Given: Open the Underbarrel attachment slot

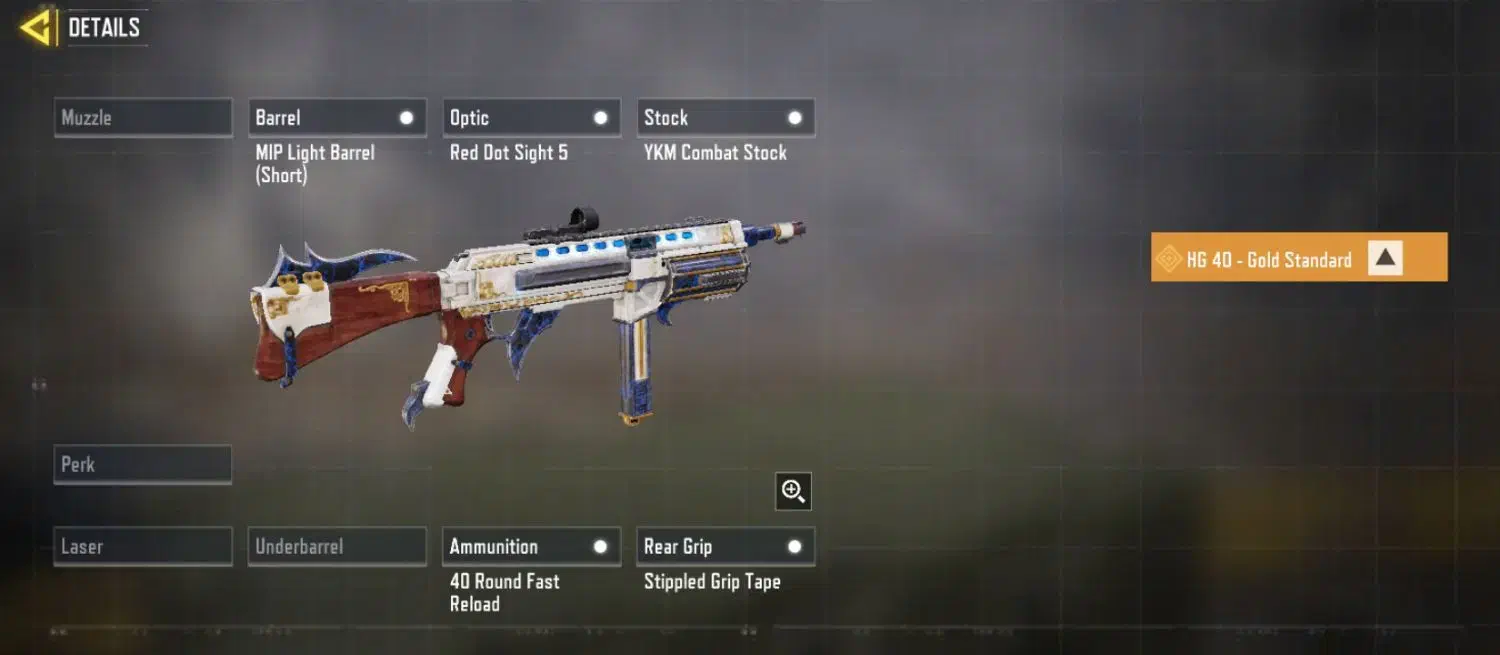Looking at the screenshot, I should 337,547.
